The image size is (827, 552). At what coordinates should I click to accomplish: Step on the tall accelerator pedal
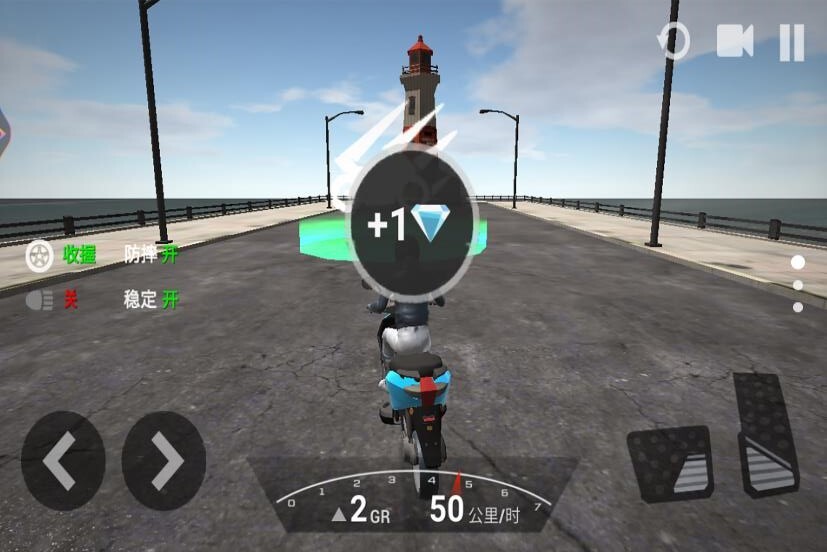tap(765, 435)
